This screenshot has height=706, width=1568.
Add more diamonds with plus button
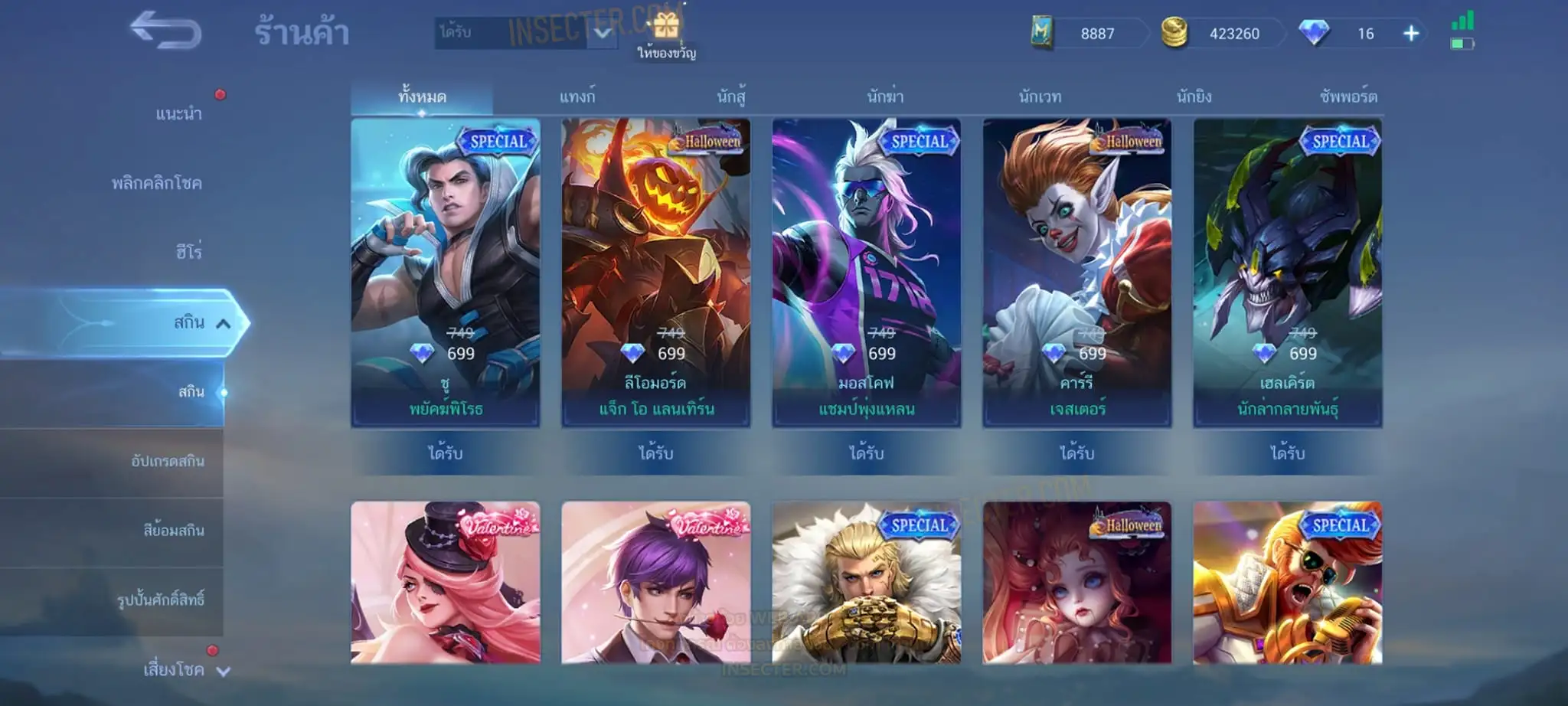(x=1411, y=34)
